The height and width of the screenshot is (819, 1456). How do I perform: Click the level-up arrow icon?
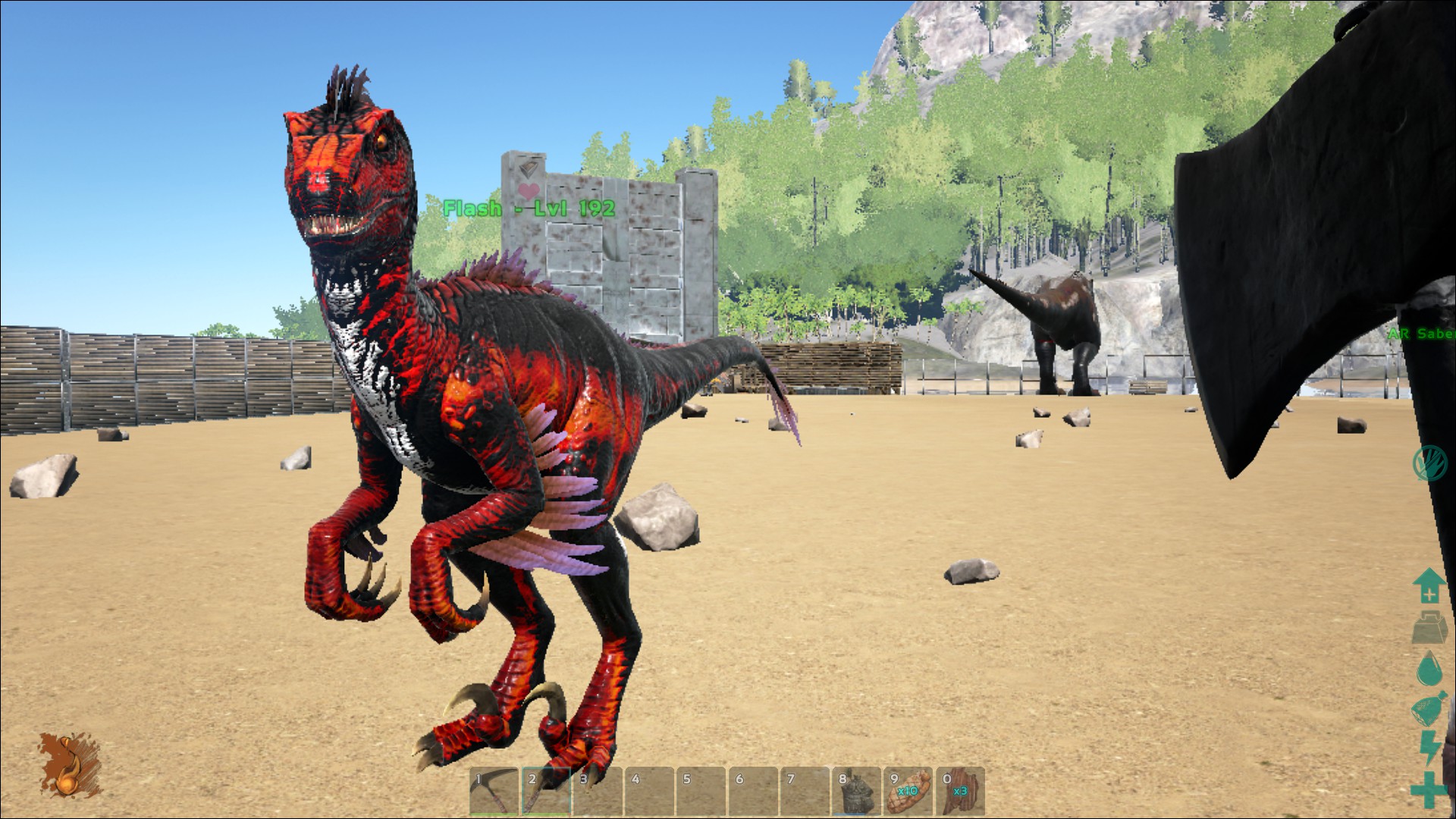[1428, 586]
